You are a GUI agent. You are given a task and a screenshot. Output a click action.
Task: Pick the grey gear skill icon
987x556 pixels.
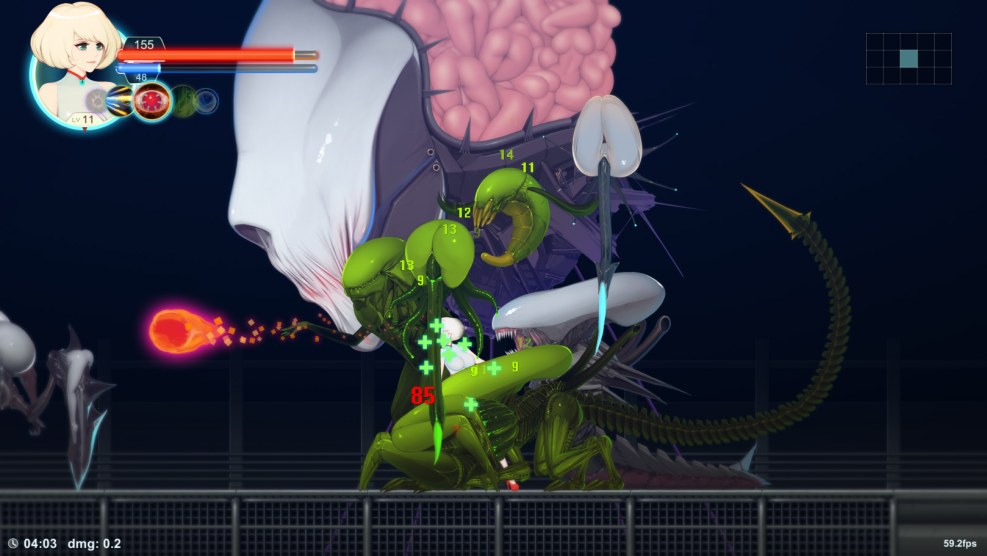click(97, 100)
